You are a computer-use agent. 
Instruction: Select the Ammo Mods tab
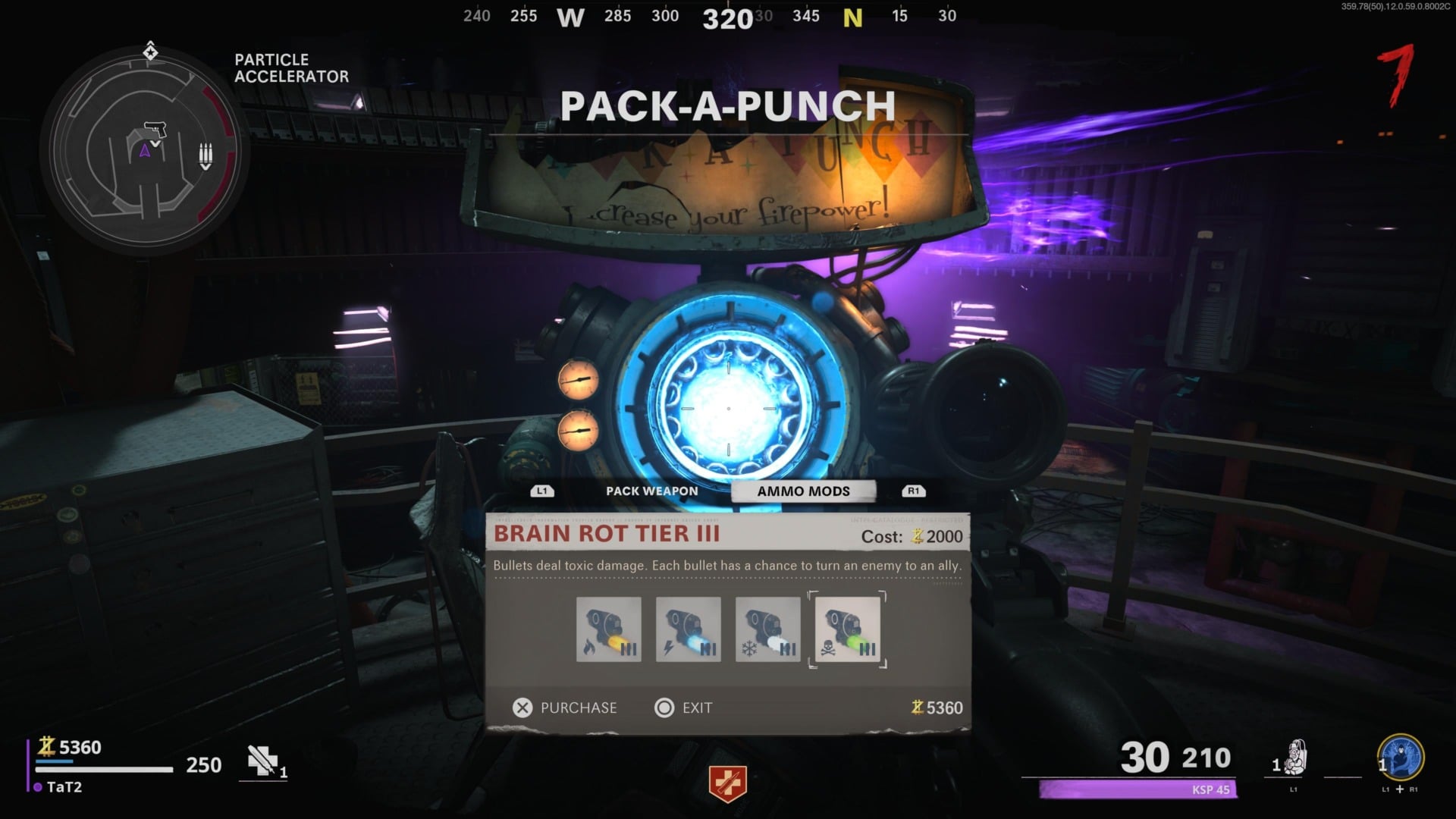tap(803, 491)
